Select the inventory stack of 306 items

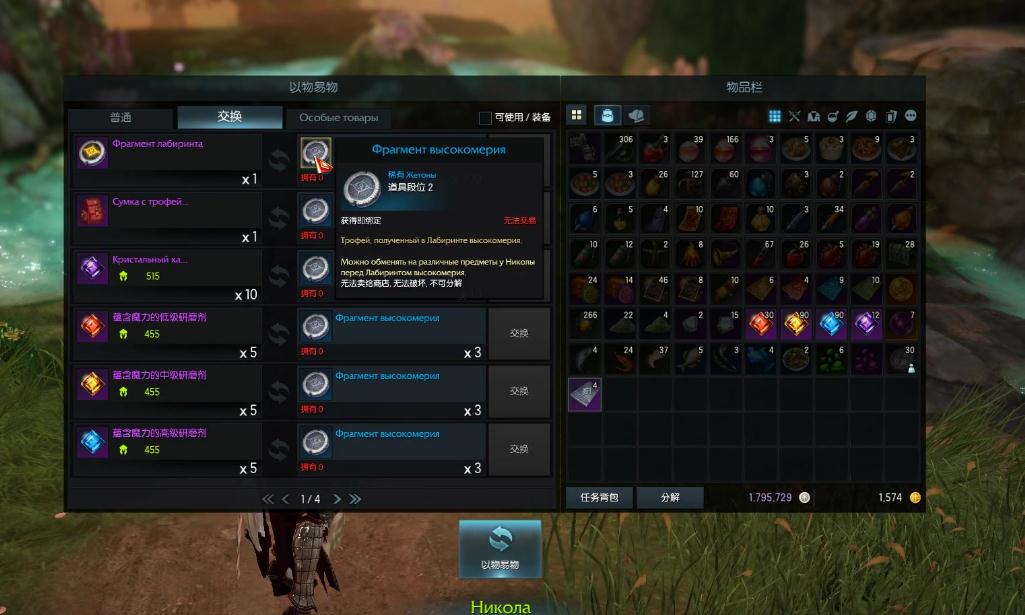620,149
